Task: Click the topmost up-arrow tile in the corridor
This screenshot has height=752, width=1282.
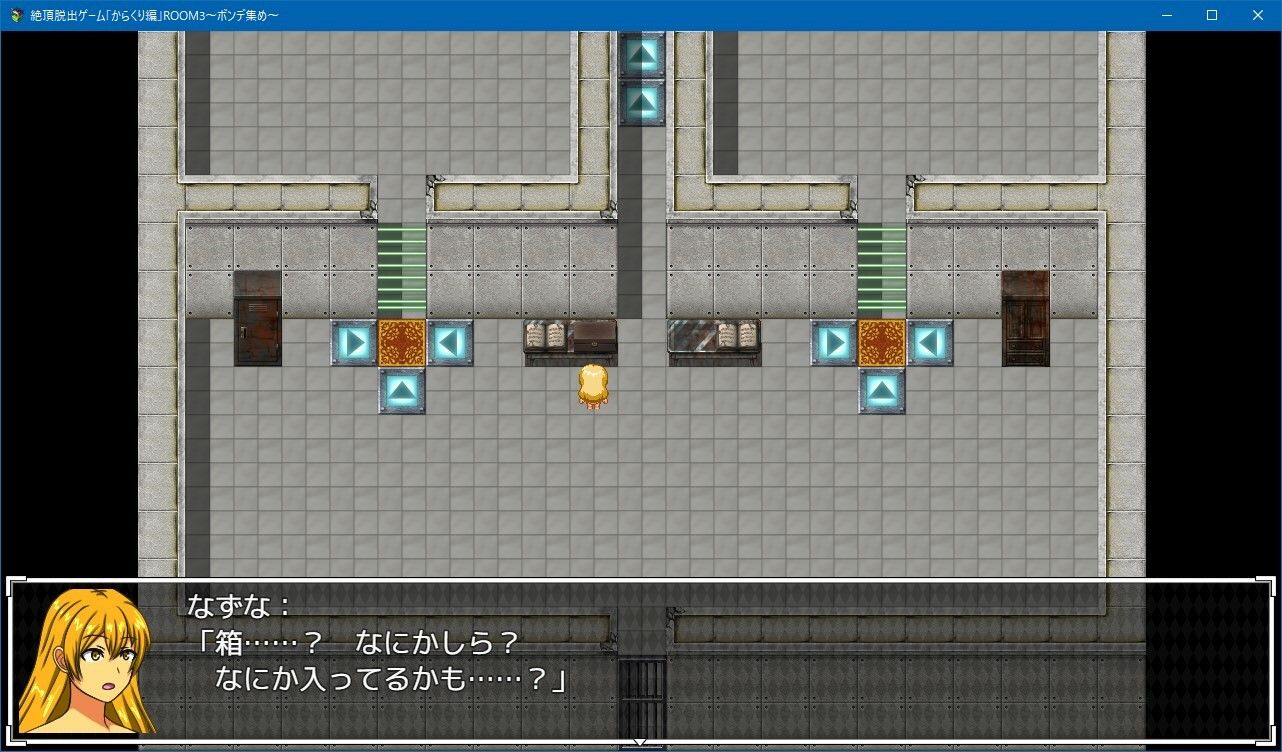Action: (643, 53)
